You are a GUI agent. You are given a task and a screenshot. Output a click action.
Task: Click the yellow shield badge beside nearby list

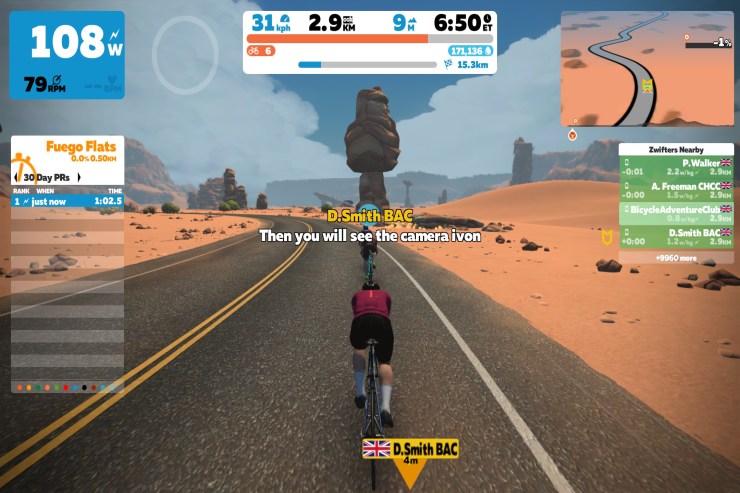coord(606,238)
